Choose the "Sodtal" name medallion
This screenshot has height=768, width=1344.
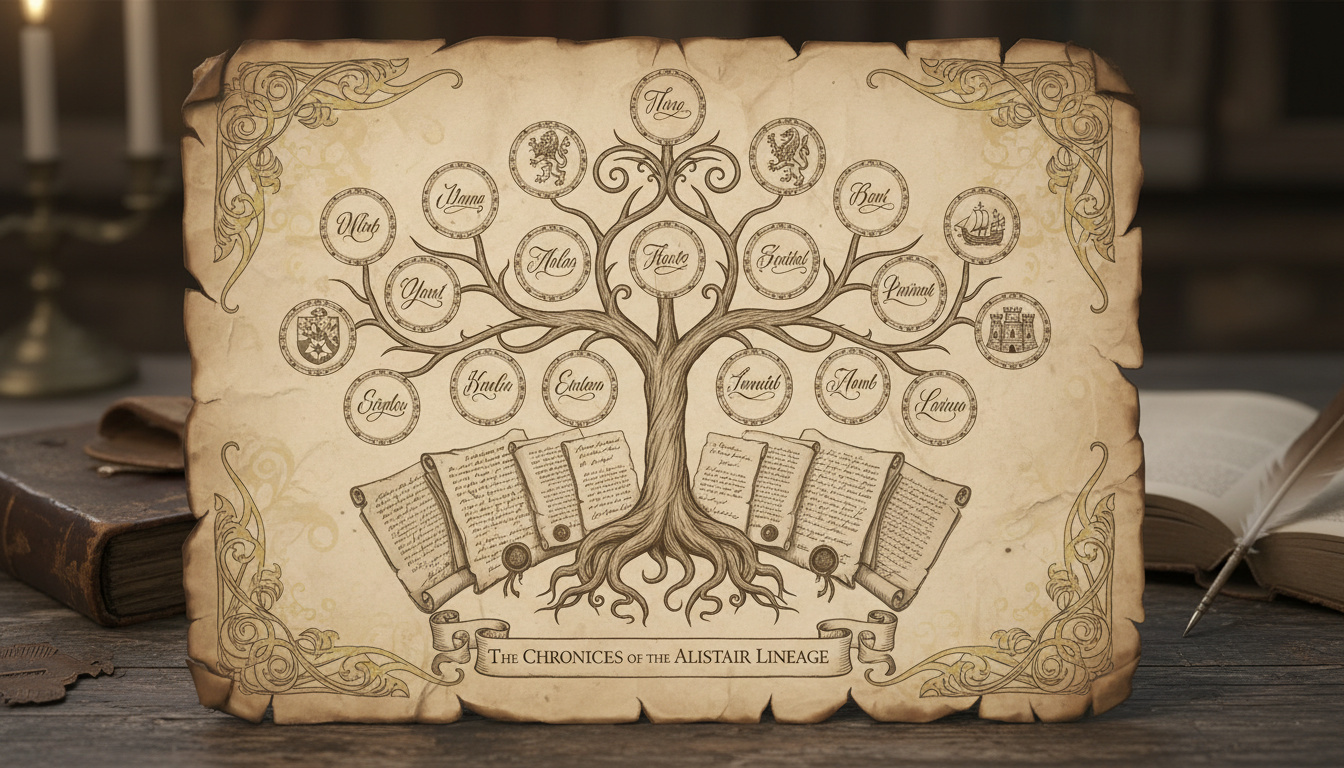(x=781, y=260)
